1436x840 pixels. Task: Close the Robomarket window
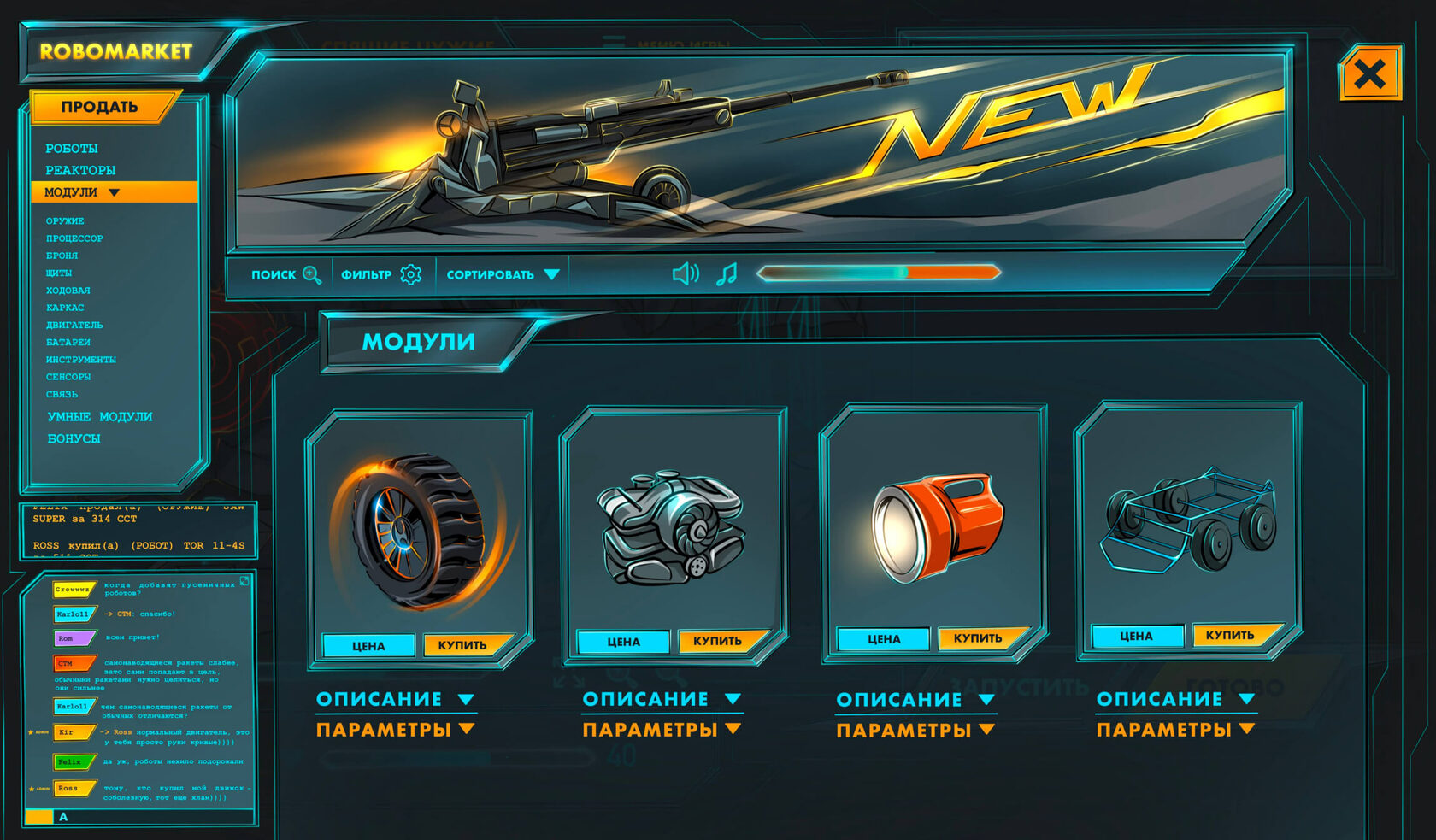1370,74
